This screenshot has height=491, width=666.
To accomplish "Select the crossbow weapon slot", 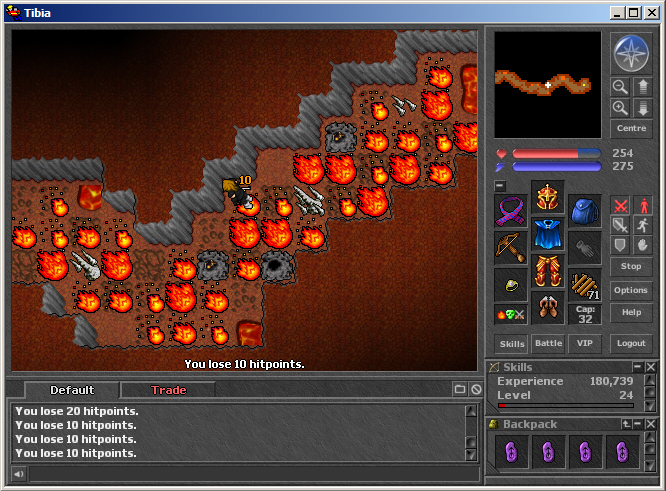I will click(x=511, y=247).
